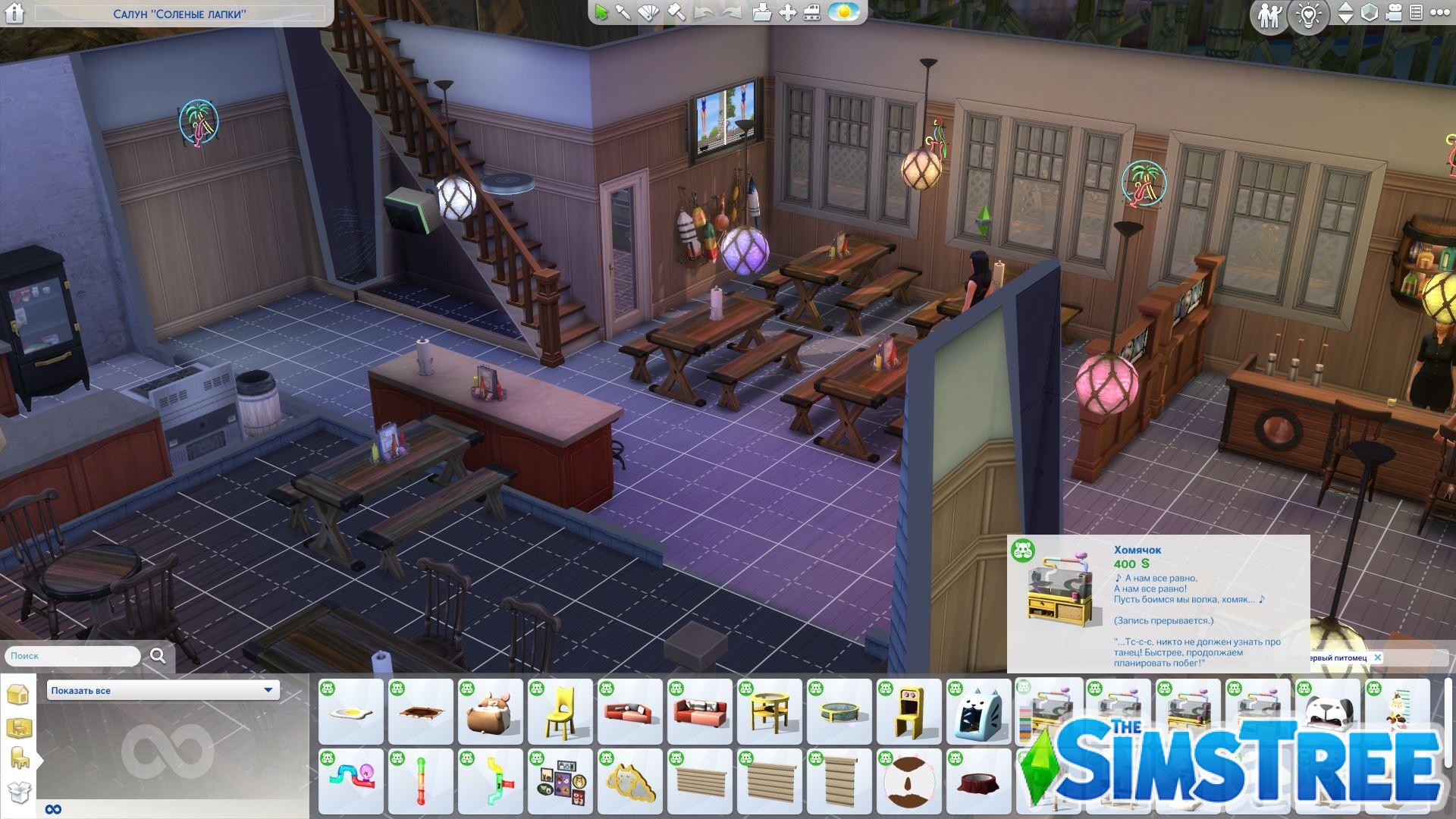Click the magnifier to run catalog search

[157, 655]
